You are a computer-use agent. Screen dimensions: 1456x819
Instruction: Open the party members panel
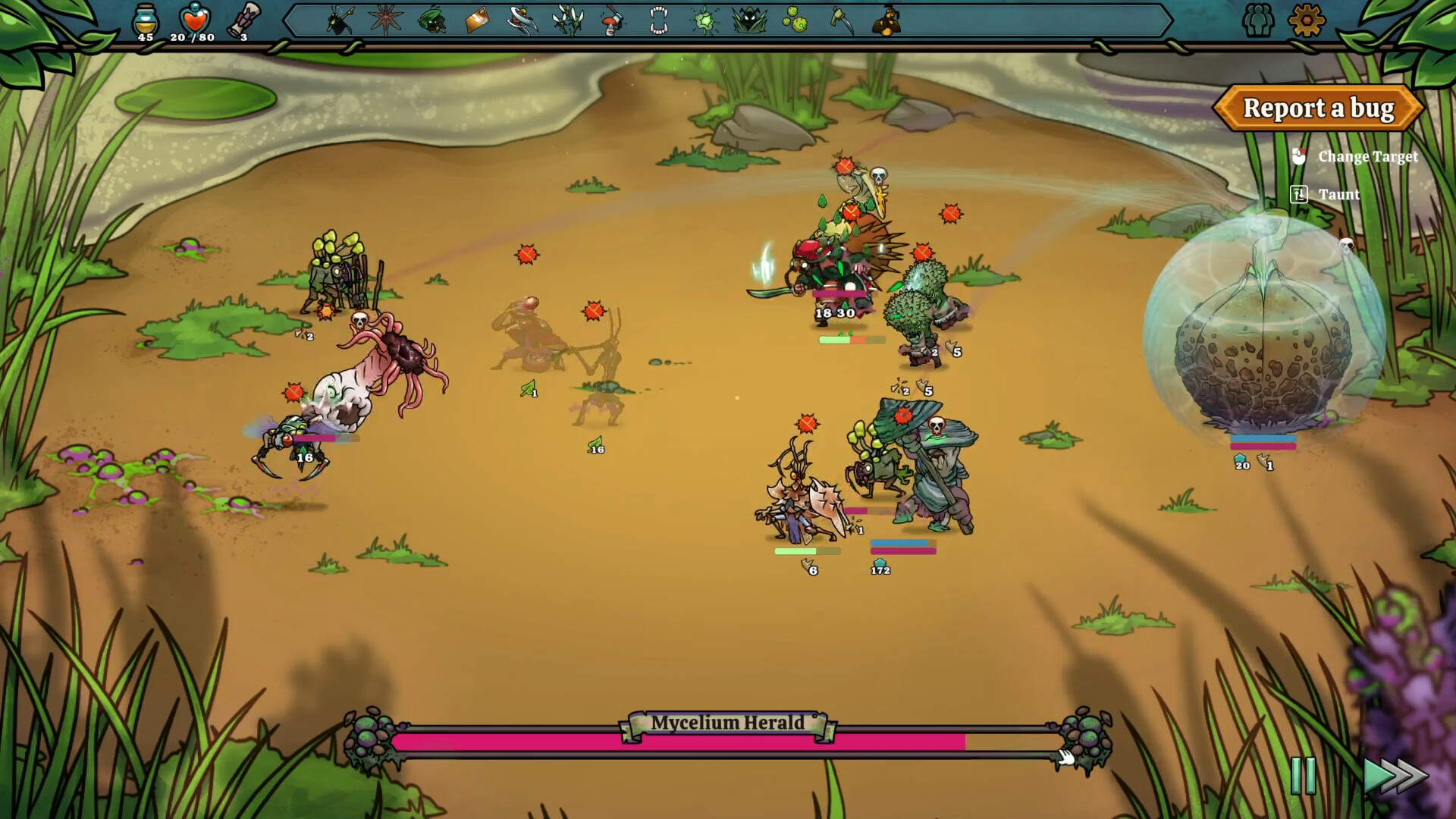[1258, 20]
